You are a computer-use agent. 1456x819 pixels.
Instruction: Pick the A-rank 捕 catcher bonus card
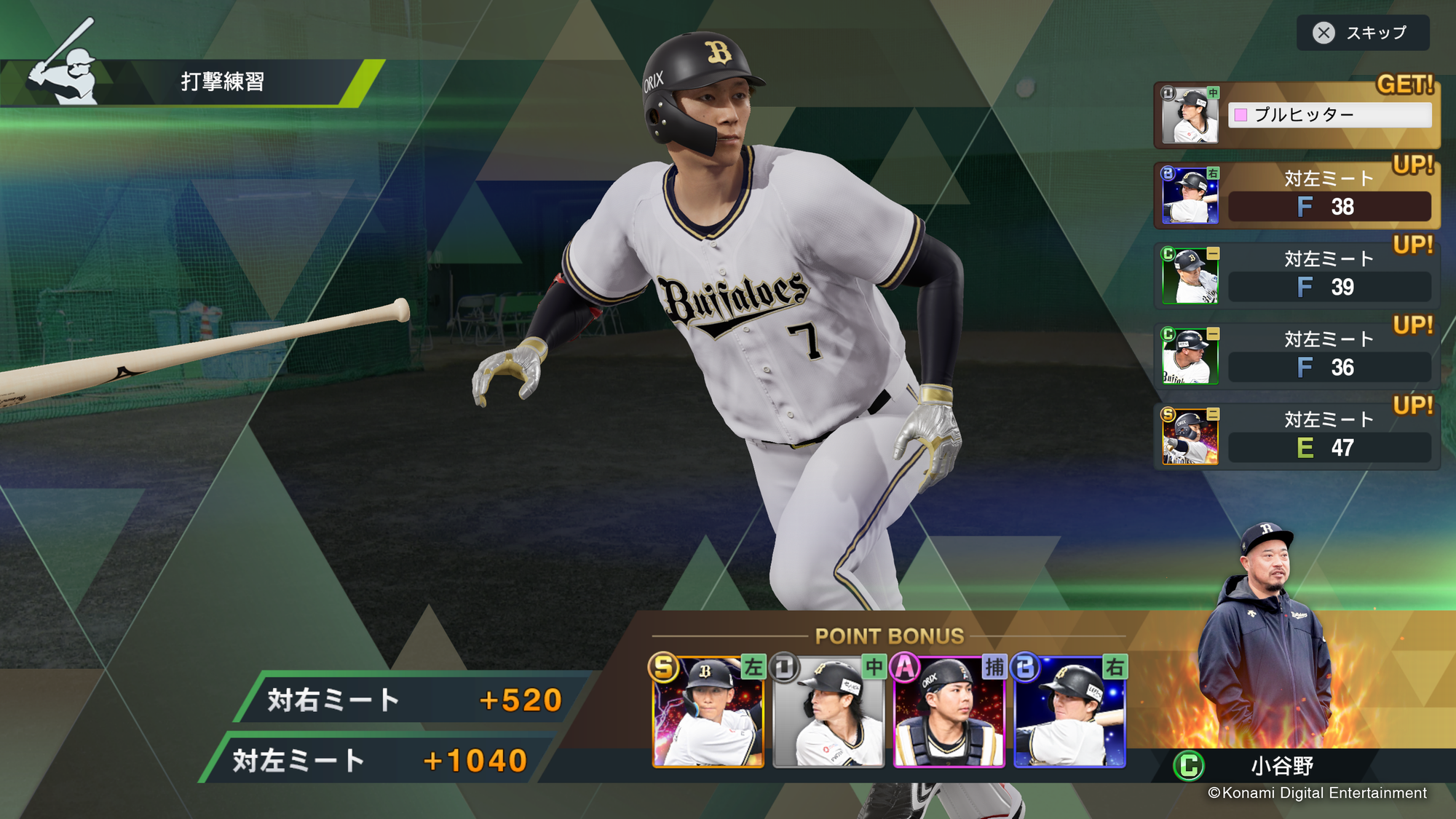[949, 712]
